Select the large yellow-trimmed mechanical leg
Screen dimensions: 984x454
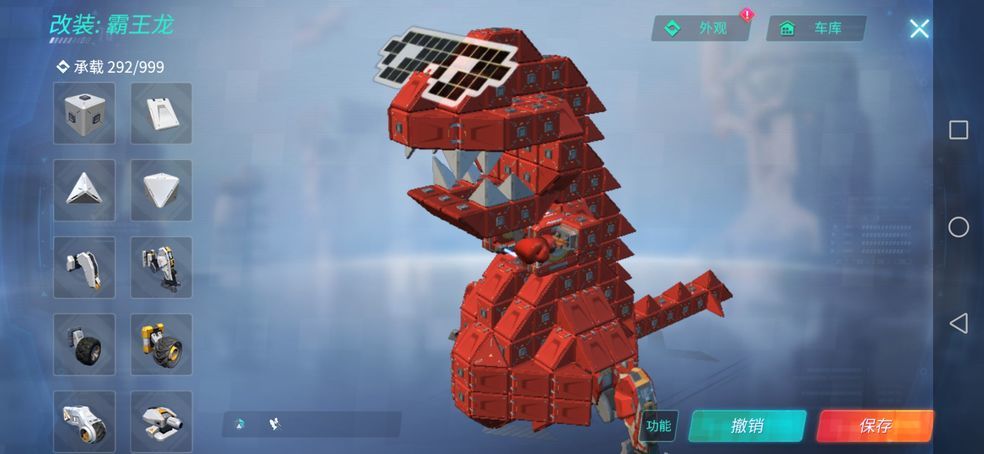161,267
